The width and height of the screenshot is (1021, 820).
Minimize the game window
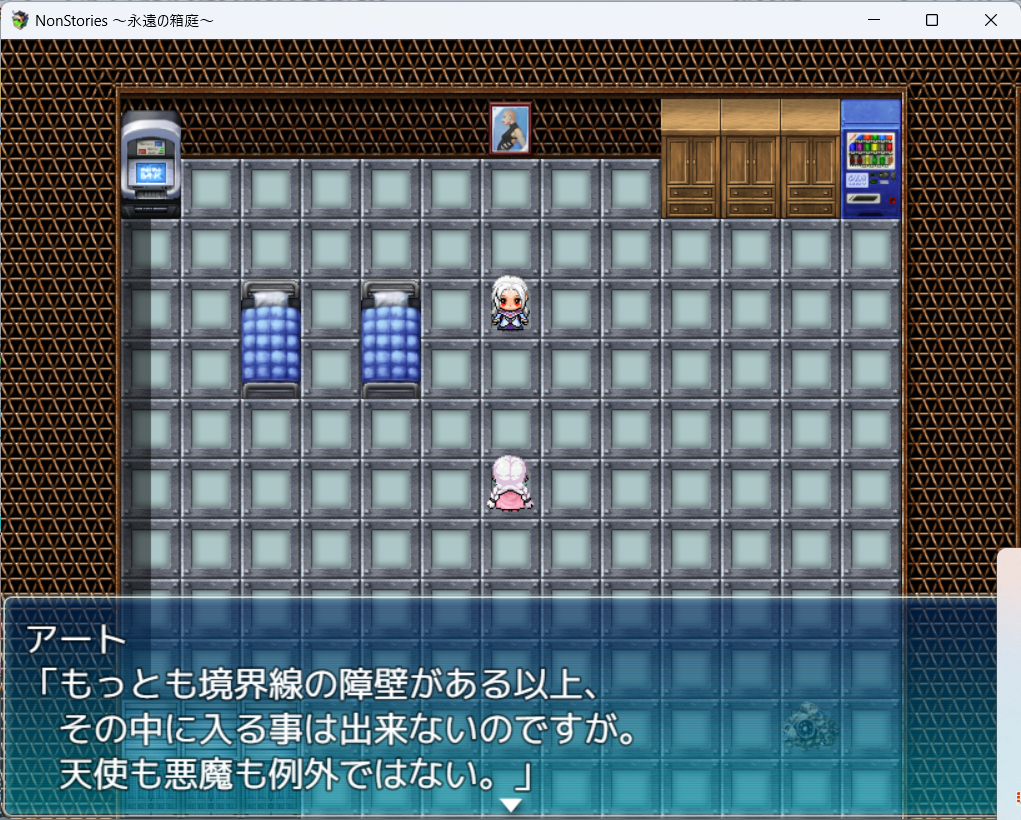pyautogui.click(x=873, y=20)
